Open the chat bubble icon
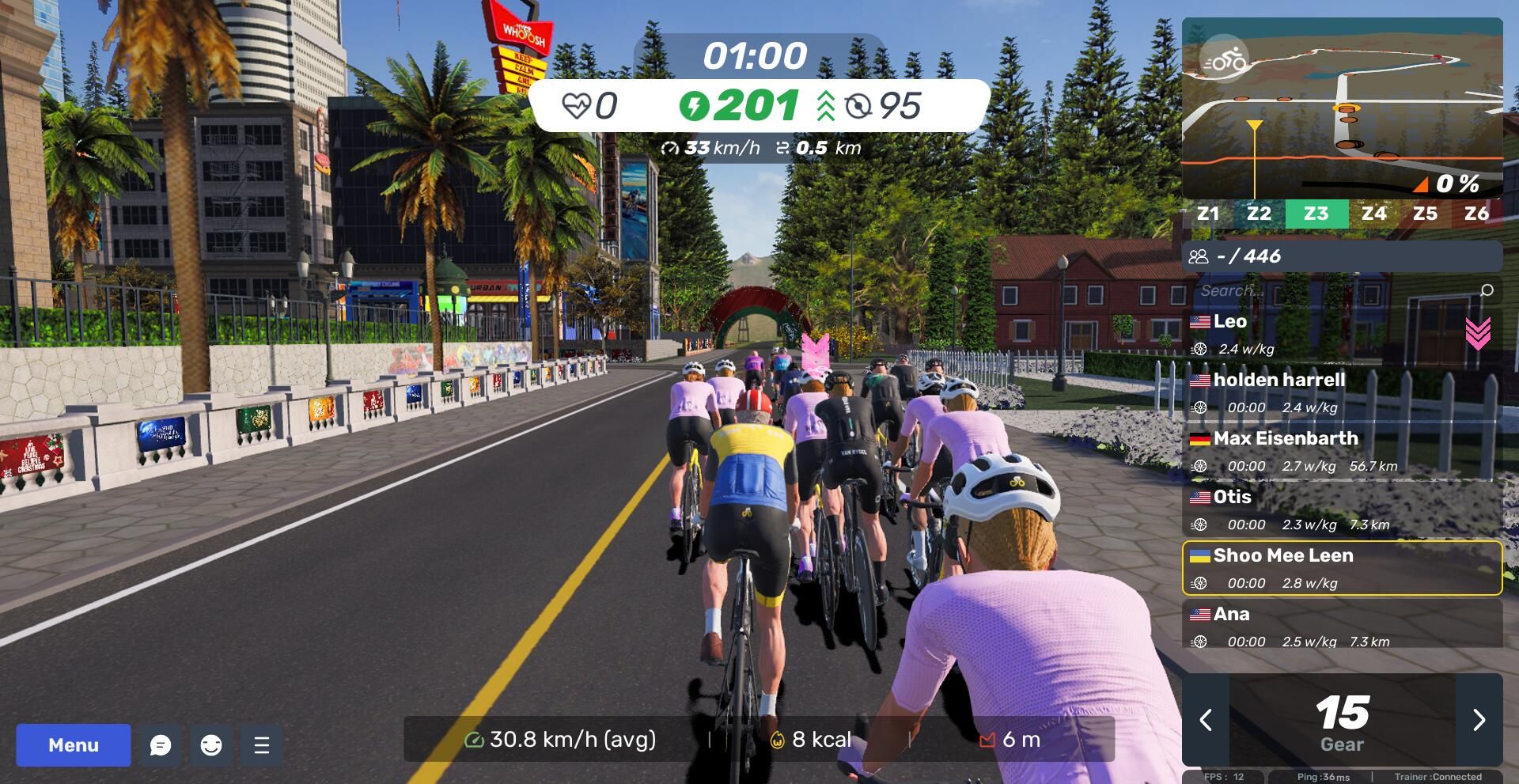This screenshot has height=784, width=1519. [x=161, y=745]
